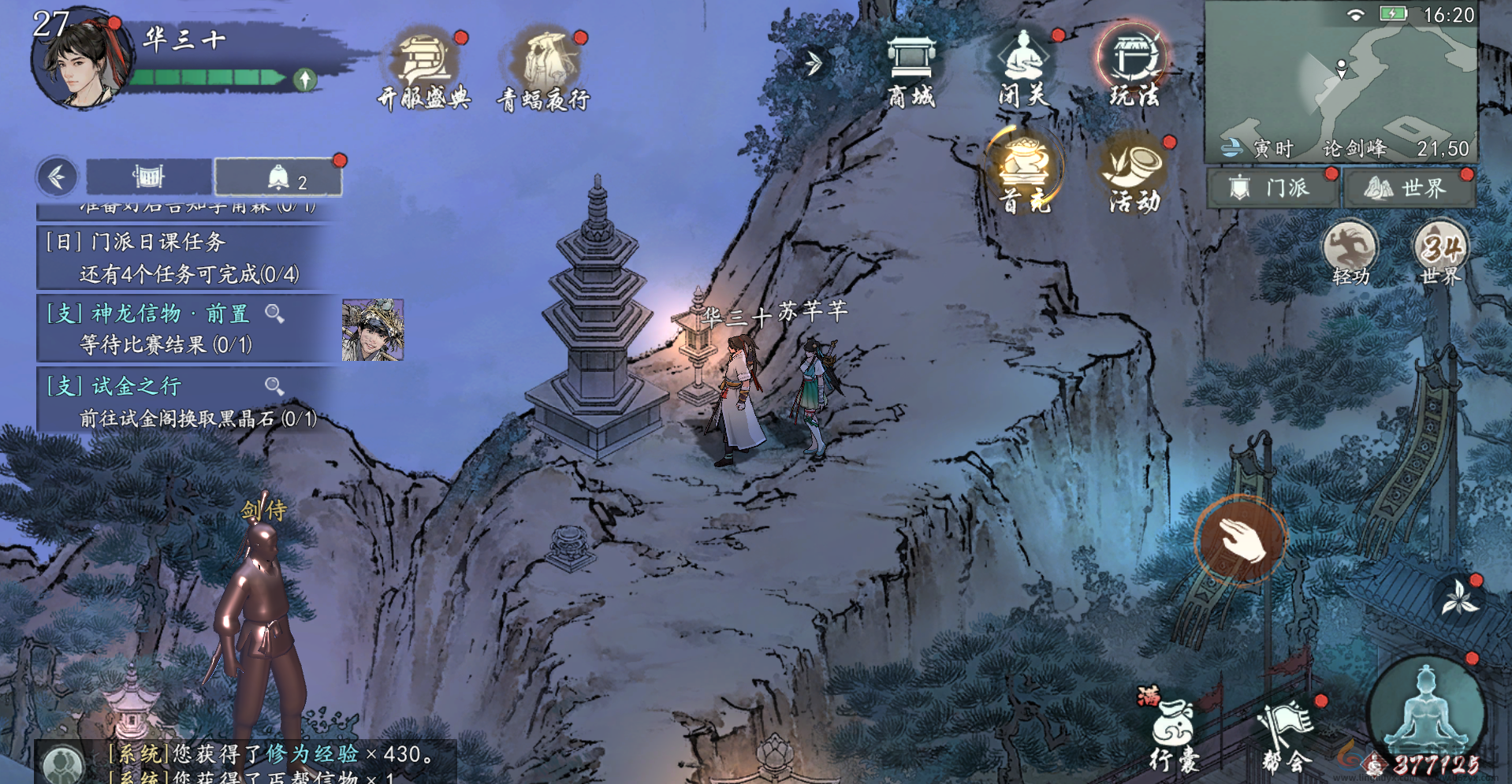Open the 闭关 meditation menu

coord(1023,71)
